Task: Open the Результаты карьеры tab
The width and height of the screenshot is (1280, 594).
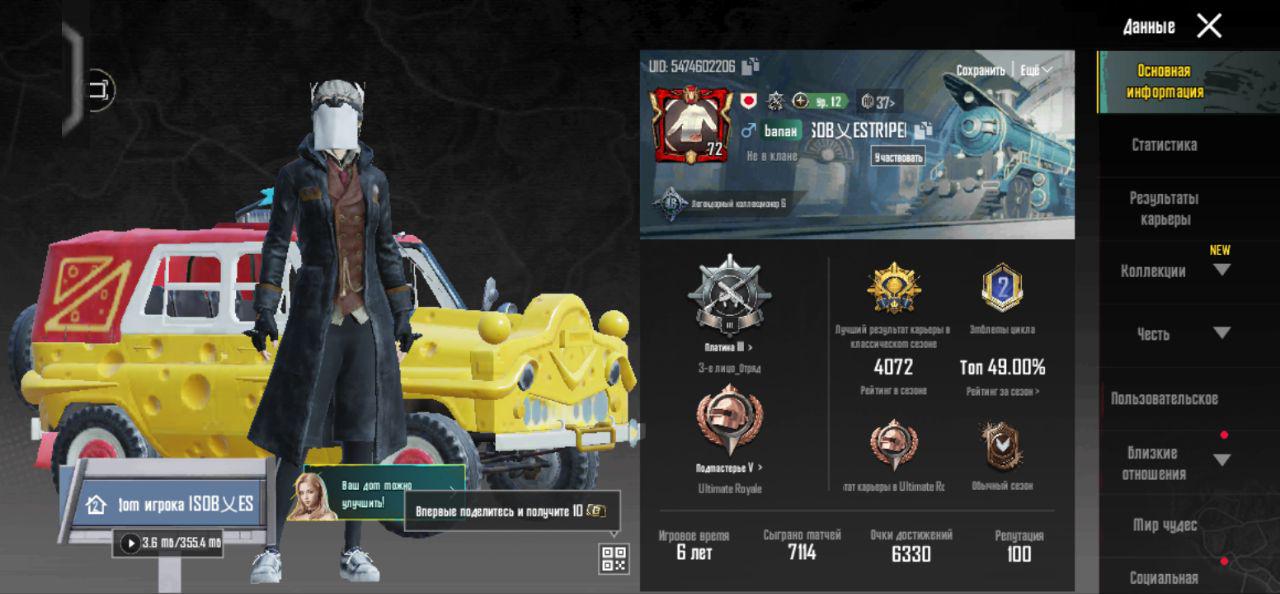Action: coord(1164,208)
